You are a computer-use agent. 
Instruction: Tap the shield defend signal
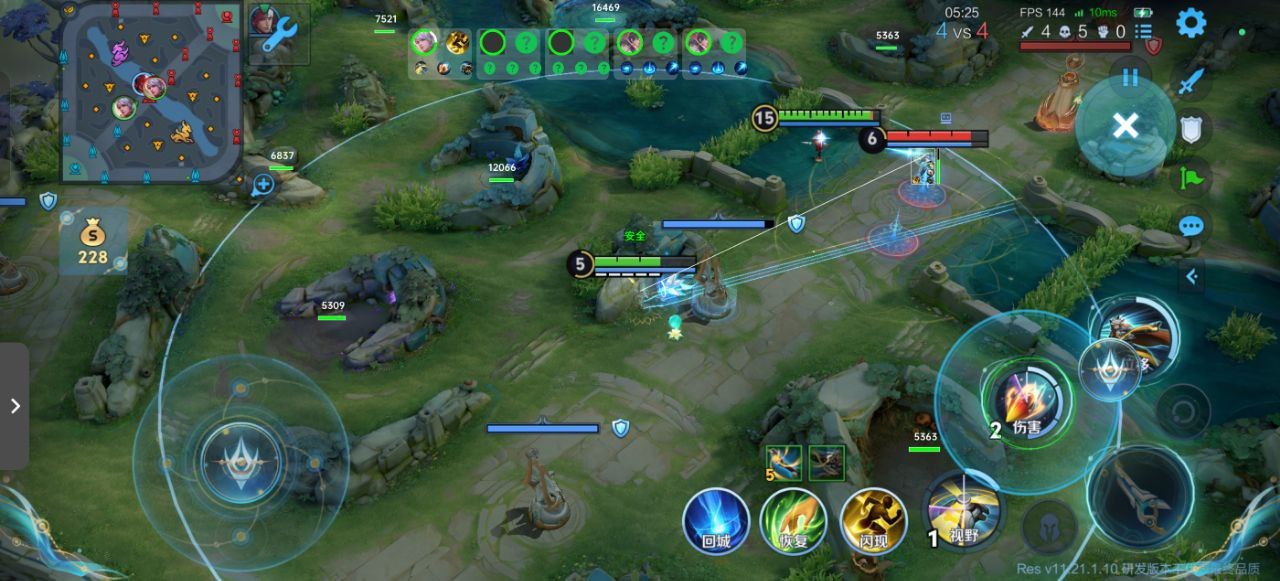pyautogui.click(x=1189, y=128)
